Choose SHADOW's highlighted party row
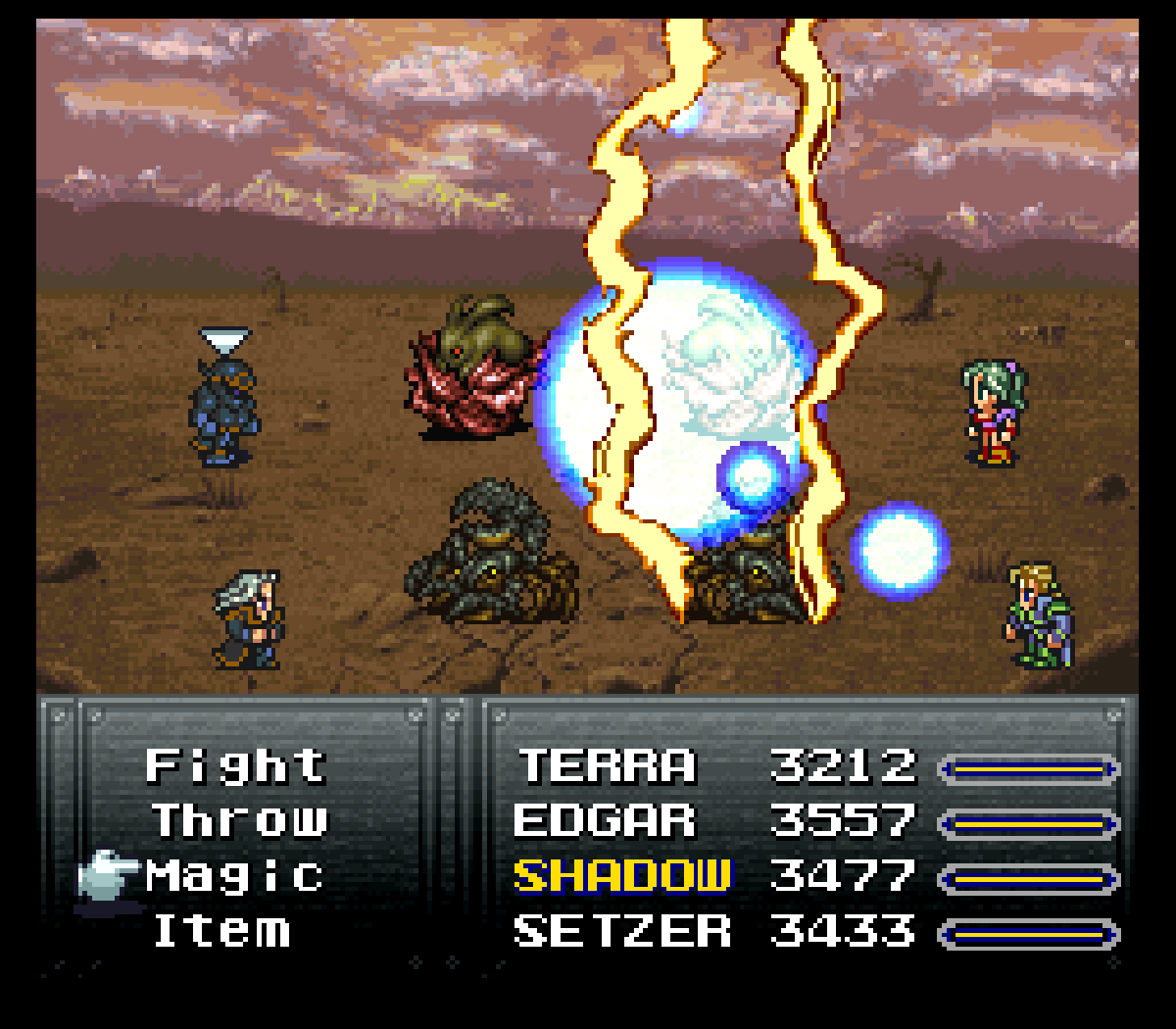 pyautogui.click(x=622, y=876)
